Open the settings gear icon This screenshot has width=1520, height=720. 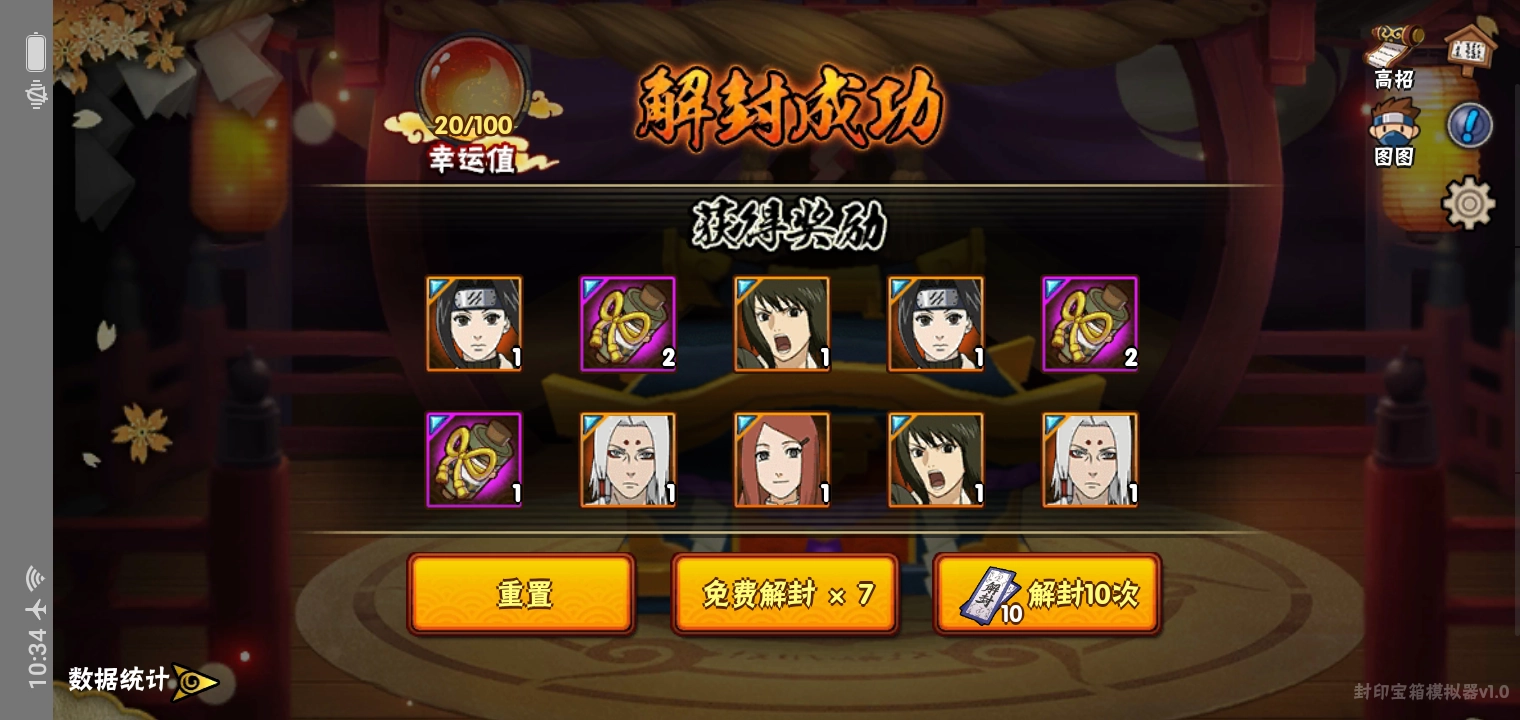(x=1466, y=203)
